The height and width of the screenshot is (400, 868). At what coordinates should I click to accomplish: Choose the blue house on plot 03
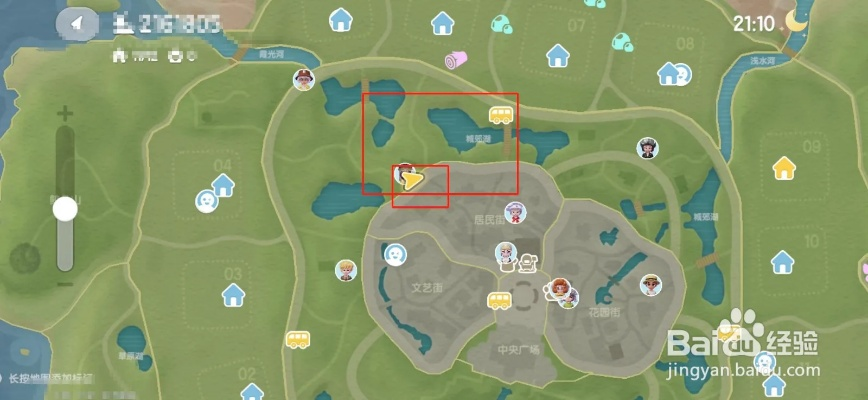pos(234,295)
